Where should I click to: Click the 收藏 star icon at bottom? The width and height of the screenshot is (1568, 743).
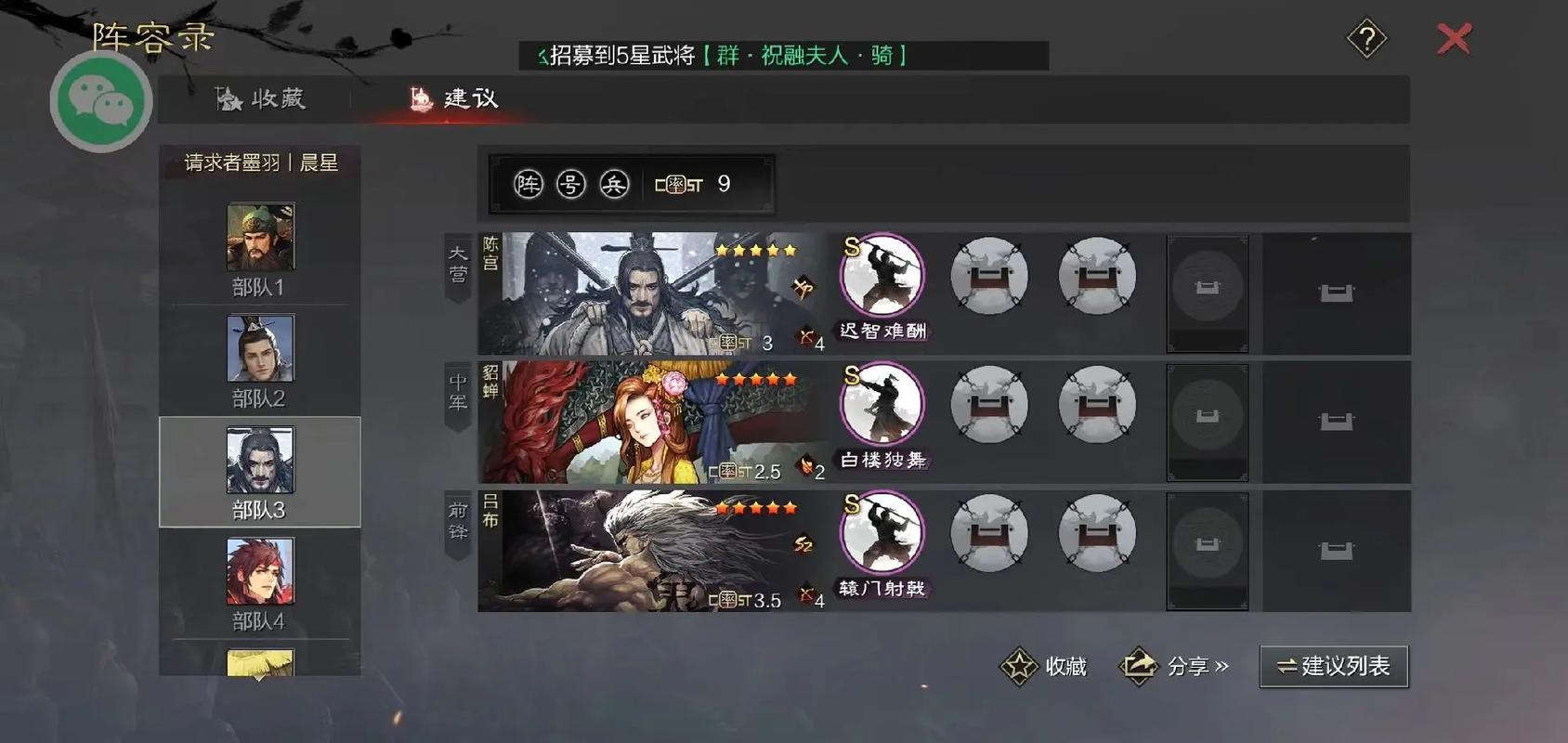point(1019,666)
